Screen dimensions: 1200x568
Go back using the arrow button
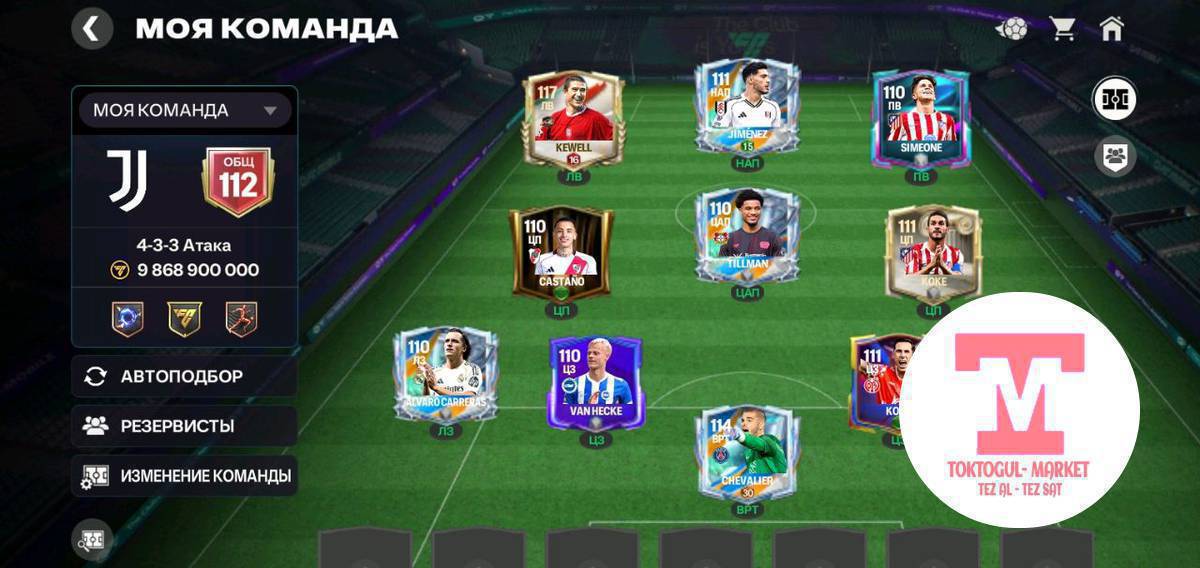(91, 28)
